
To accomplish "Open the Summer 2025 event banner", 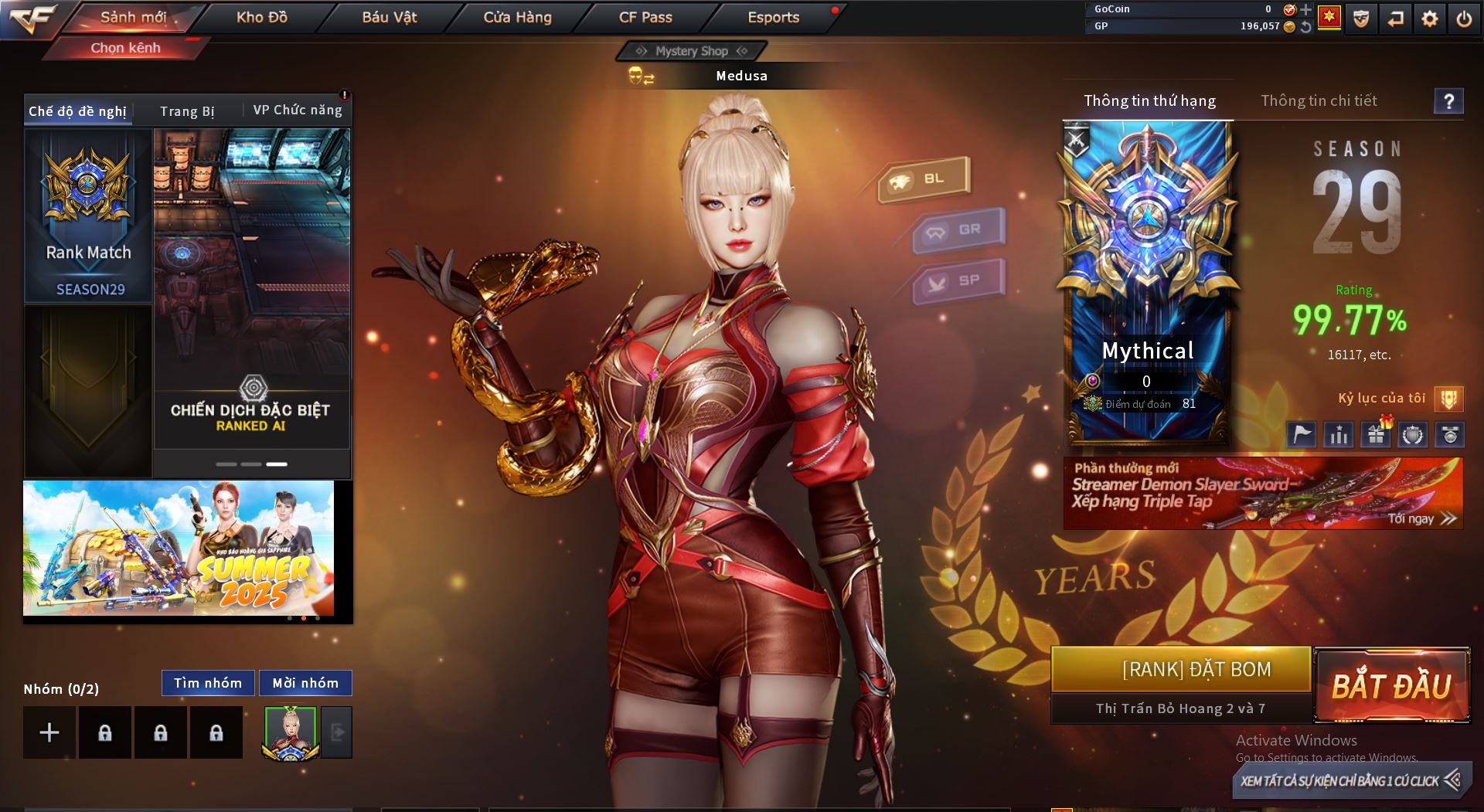I will click(179, 548).
